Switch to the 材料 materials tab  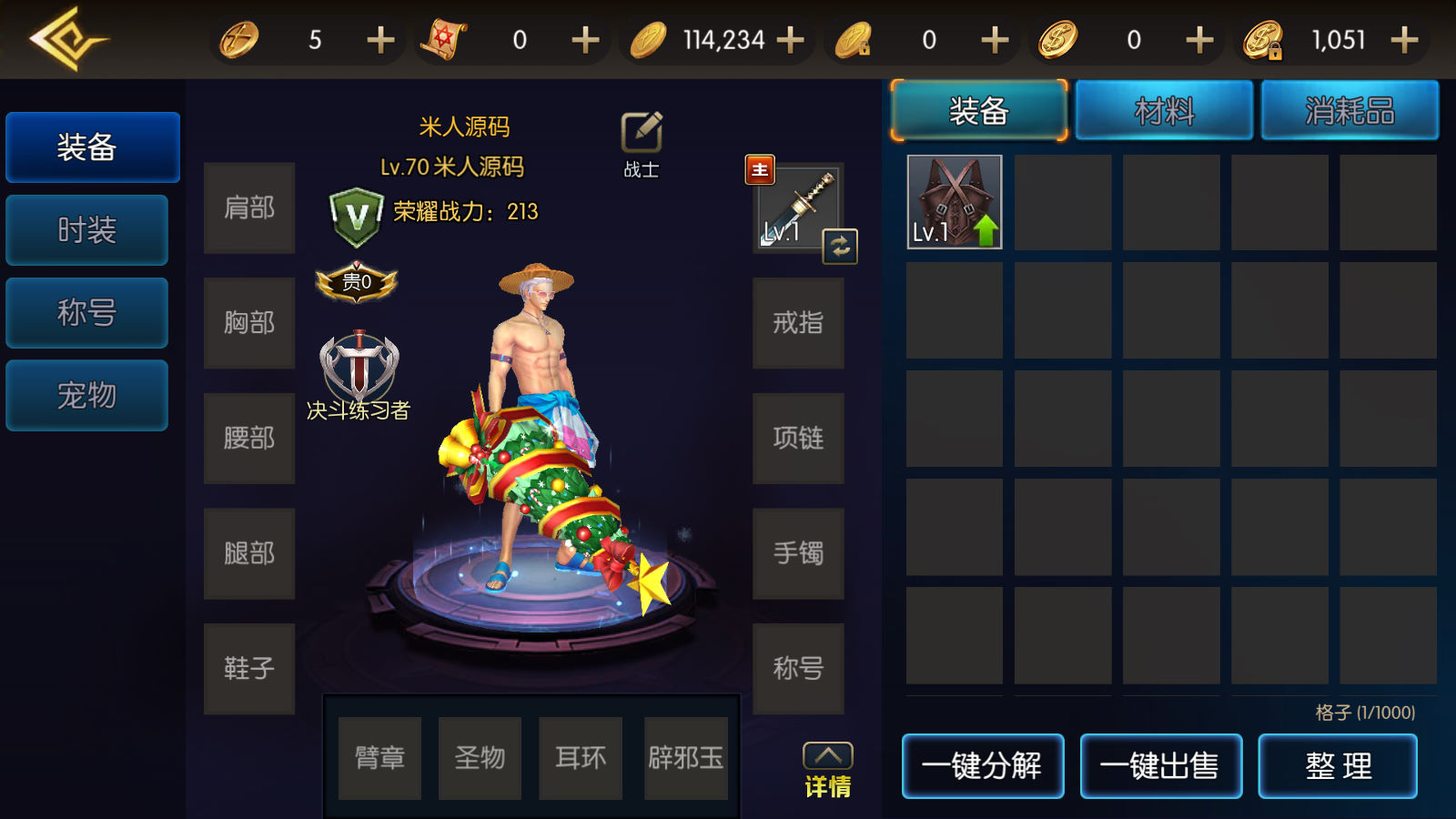click(1164, 111)
